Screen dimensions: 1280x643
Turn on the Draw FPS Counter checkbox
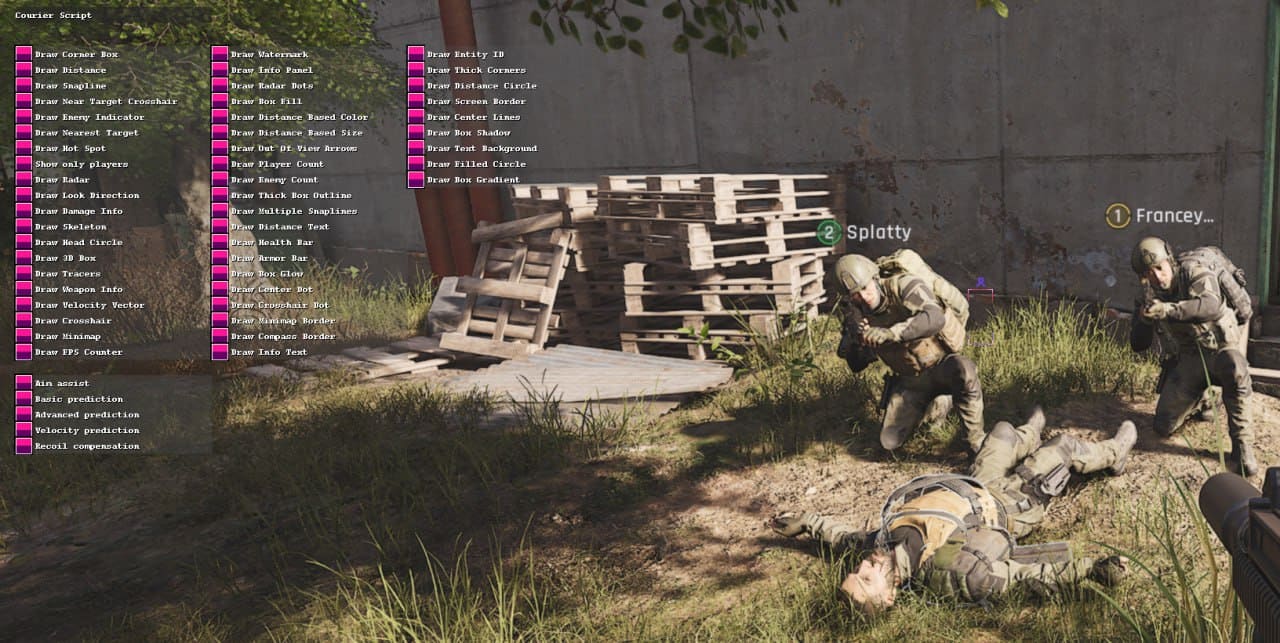pyautogui.click(x=23, y=352)
